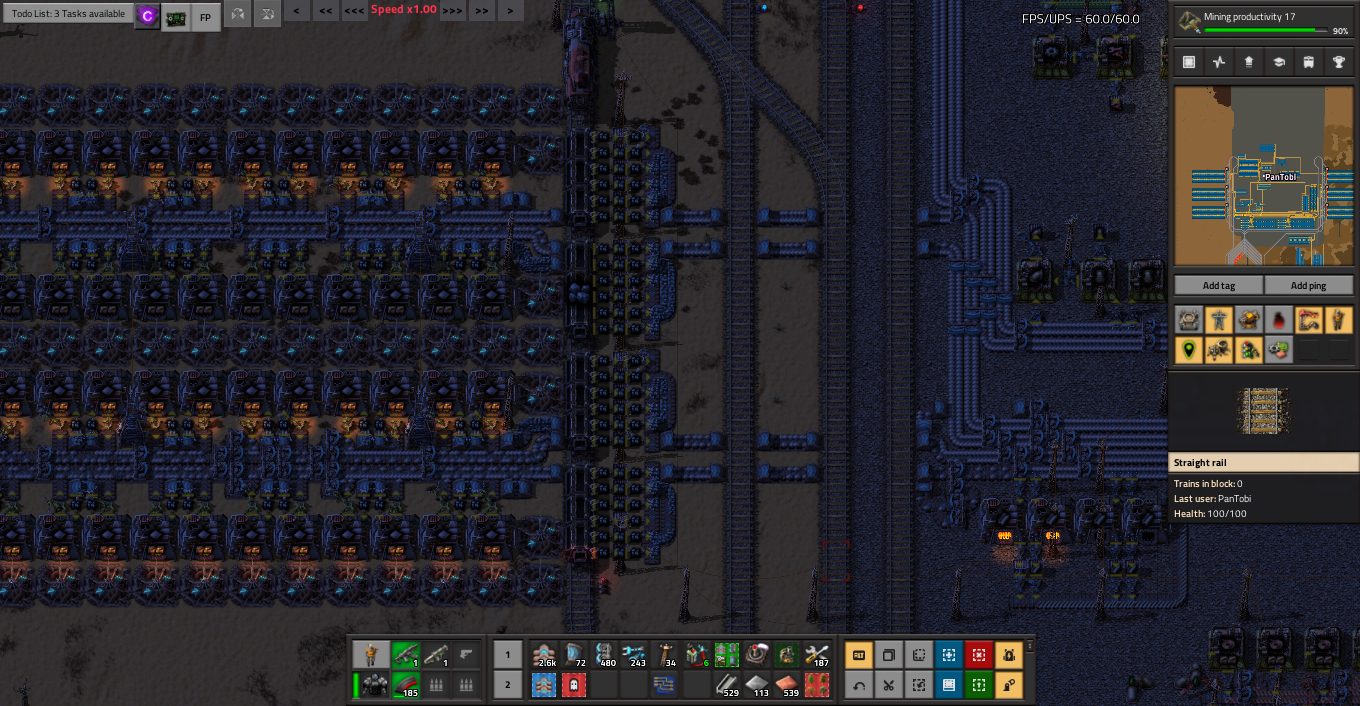1360x706 pixels.
Task: Select the repair pack slot with 187
Action: pyautogui.click(x=817, y=655)
